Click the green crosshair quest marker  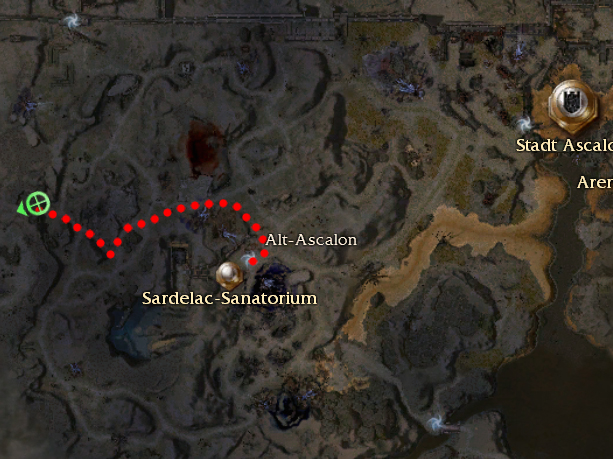pyautogui.click(x=38, y=204)
